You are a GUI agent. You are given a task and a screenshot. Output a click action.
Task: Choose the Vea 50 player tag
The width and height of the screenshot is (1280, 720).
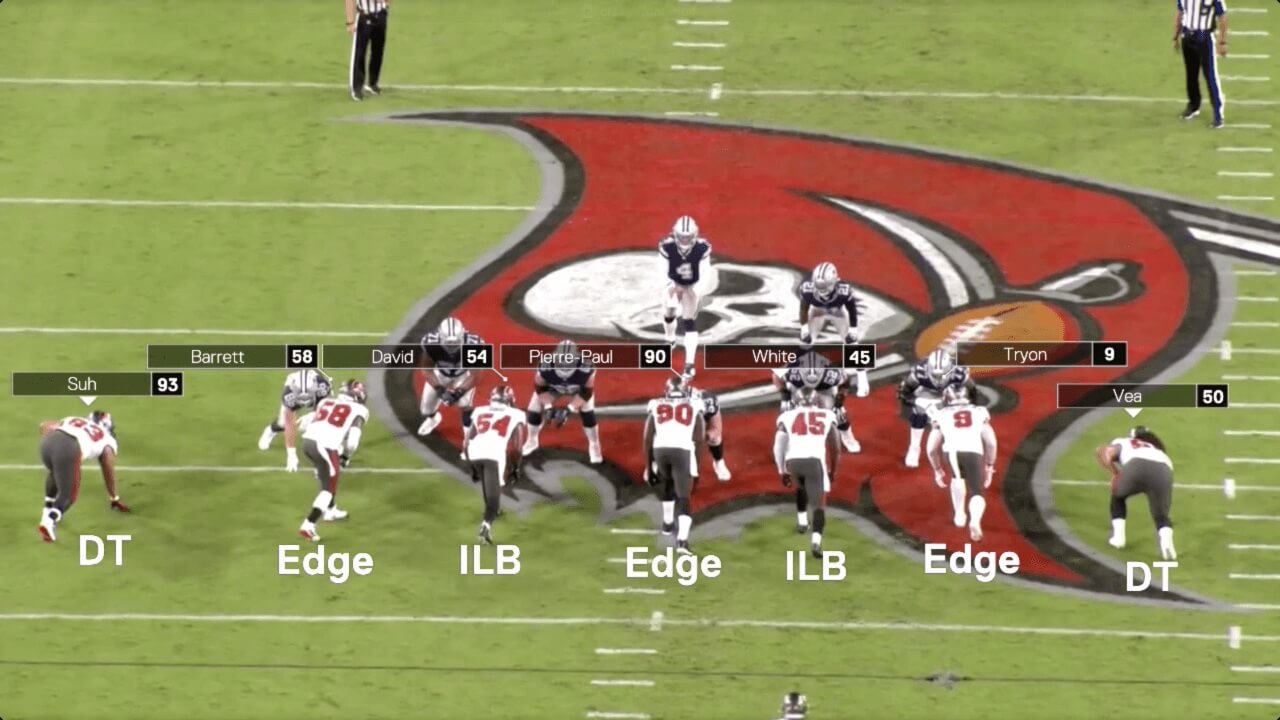click(1141, 396)
